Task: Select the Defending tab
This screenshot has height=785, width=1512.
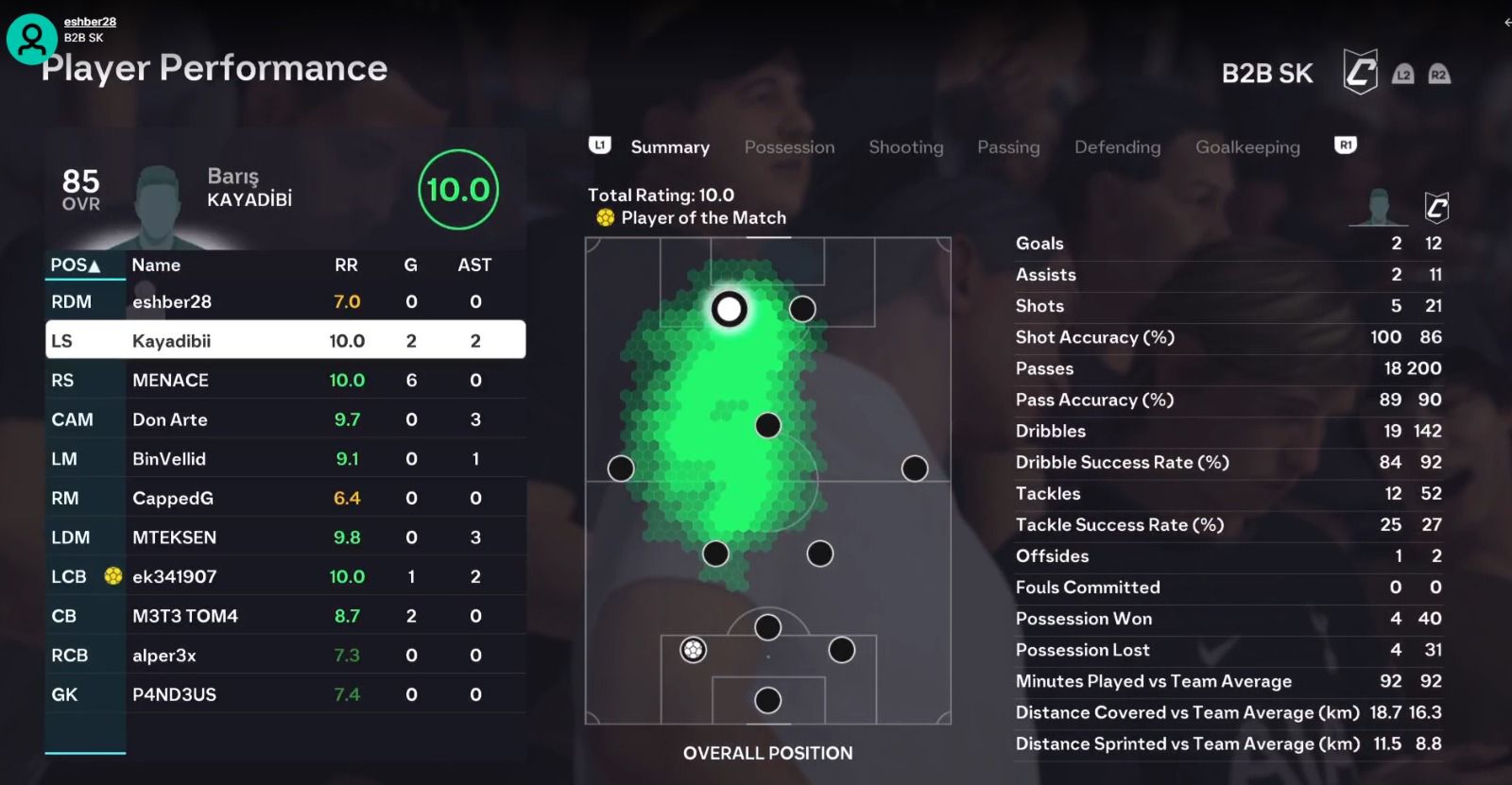Action: (1117, 147)
